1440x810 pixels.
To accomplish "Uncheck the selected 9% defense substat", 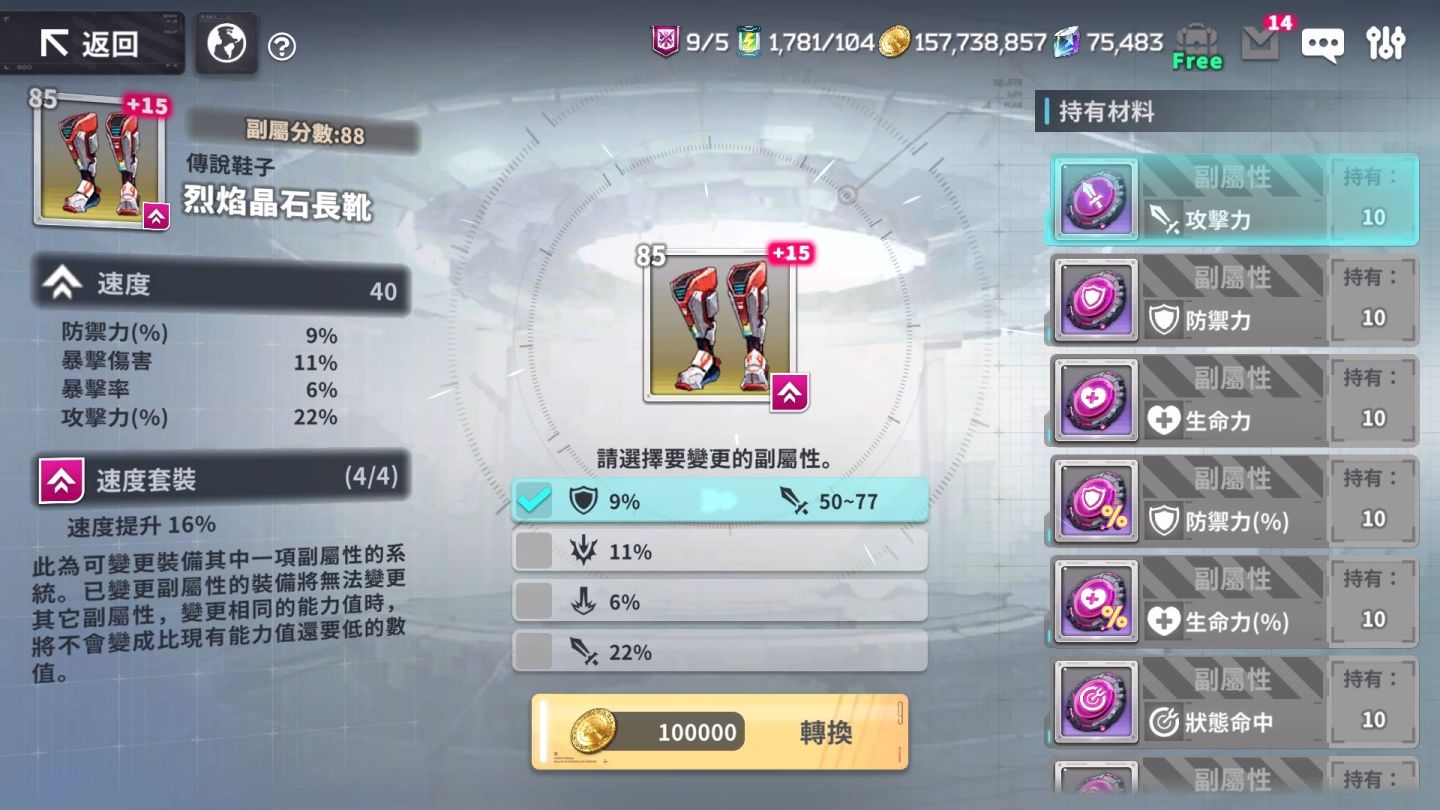I will pyautogui.click(x=533, y=500).
